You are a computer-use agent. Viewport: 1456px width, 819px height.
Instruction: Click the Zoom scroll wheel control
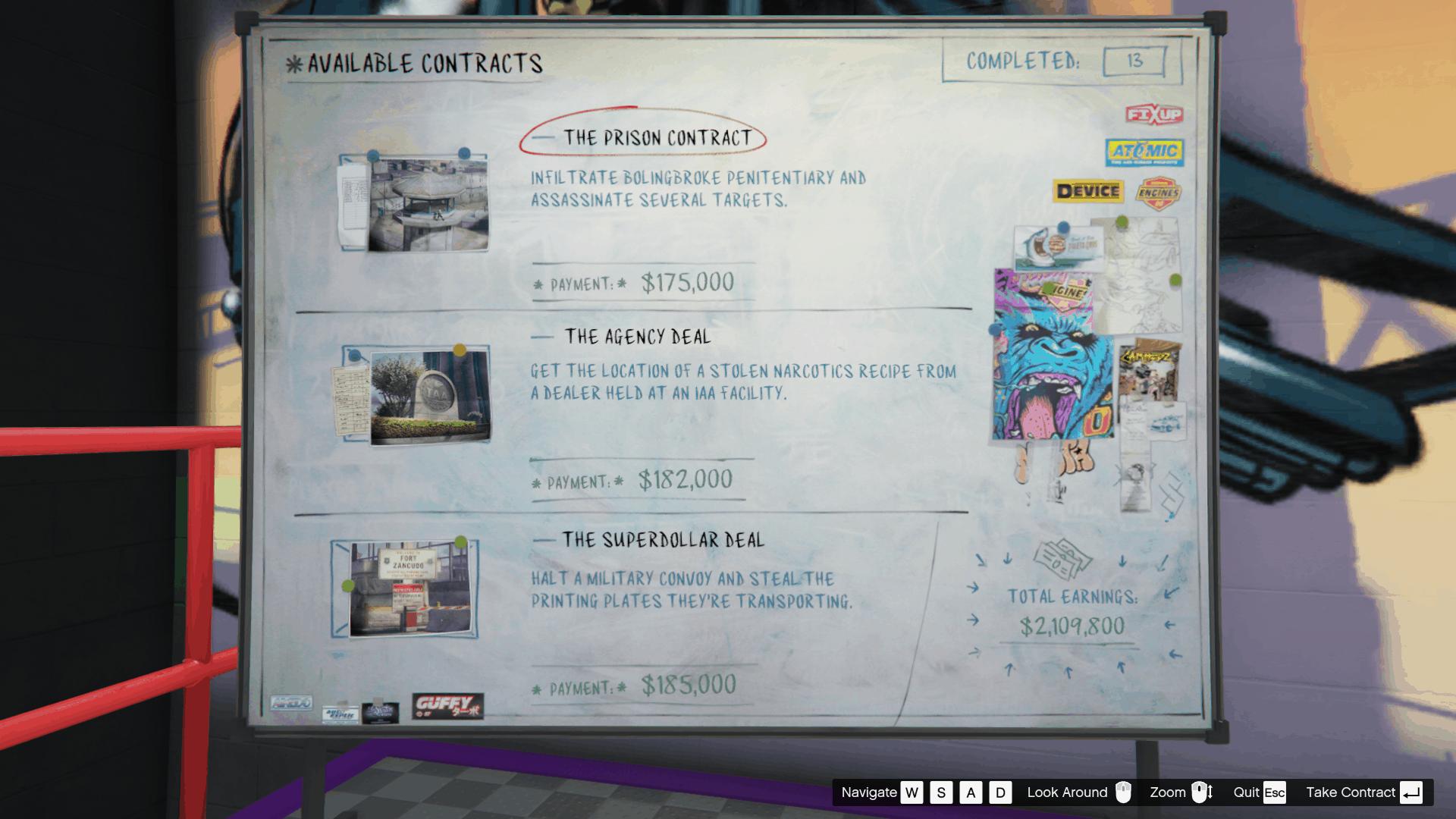[1202, 792]
